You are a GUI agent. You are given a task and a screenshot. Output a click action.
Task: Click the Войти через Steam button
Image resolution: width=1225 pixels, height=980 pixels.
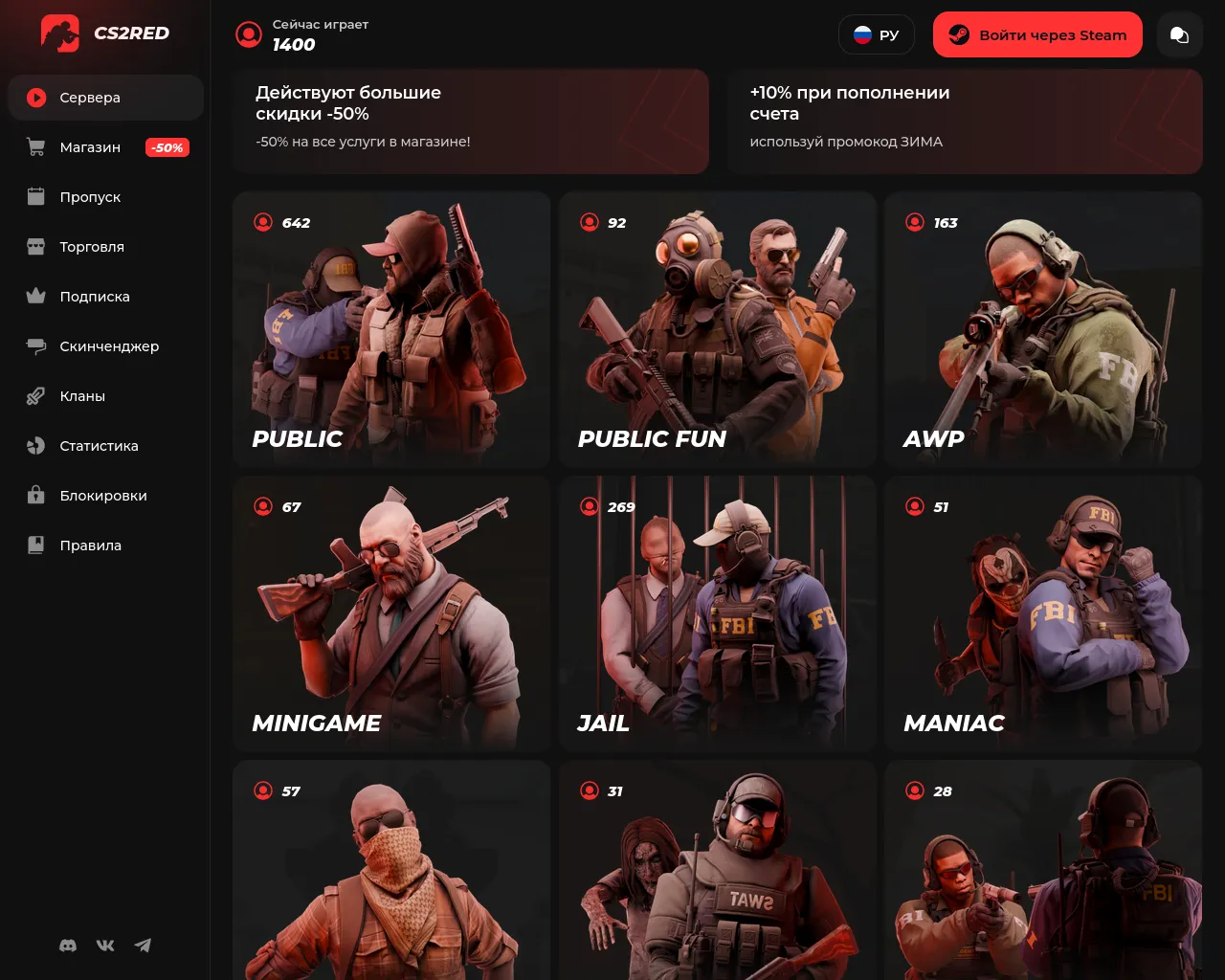pos(1037,35)
